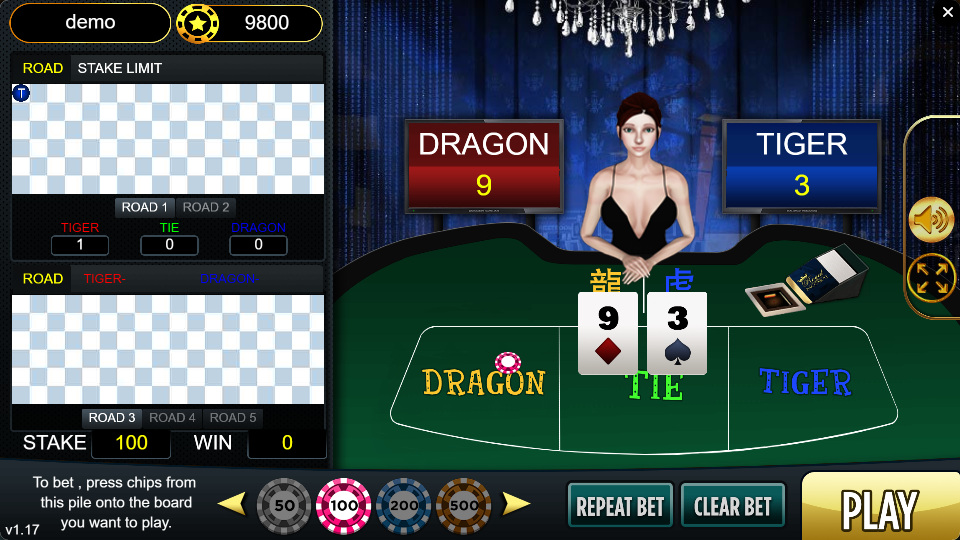Switch to the ROAD 3 tab
The height and width of the screenshot is (540, 960).
click(112, 417)
